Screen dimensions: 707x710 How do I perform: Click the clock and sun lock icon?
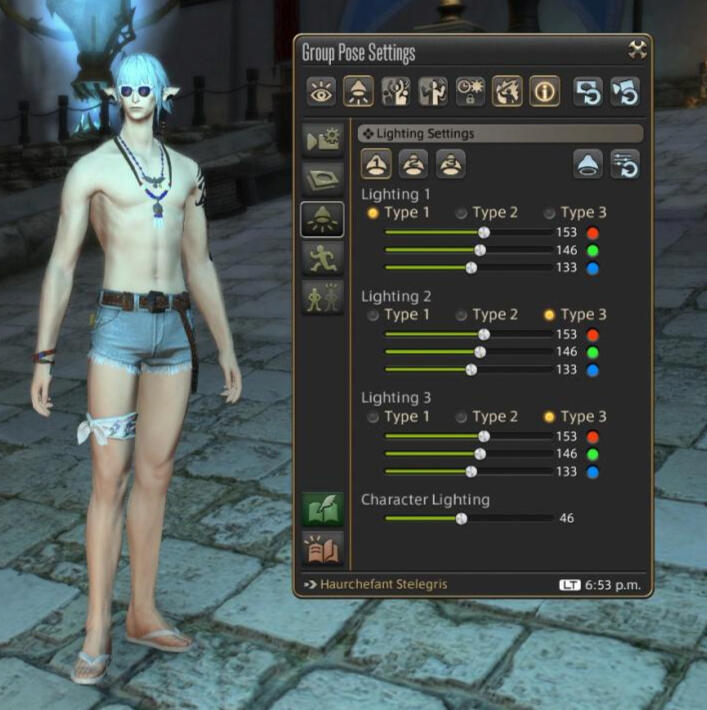coord(470,92)
